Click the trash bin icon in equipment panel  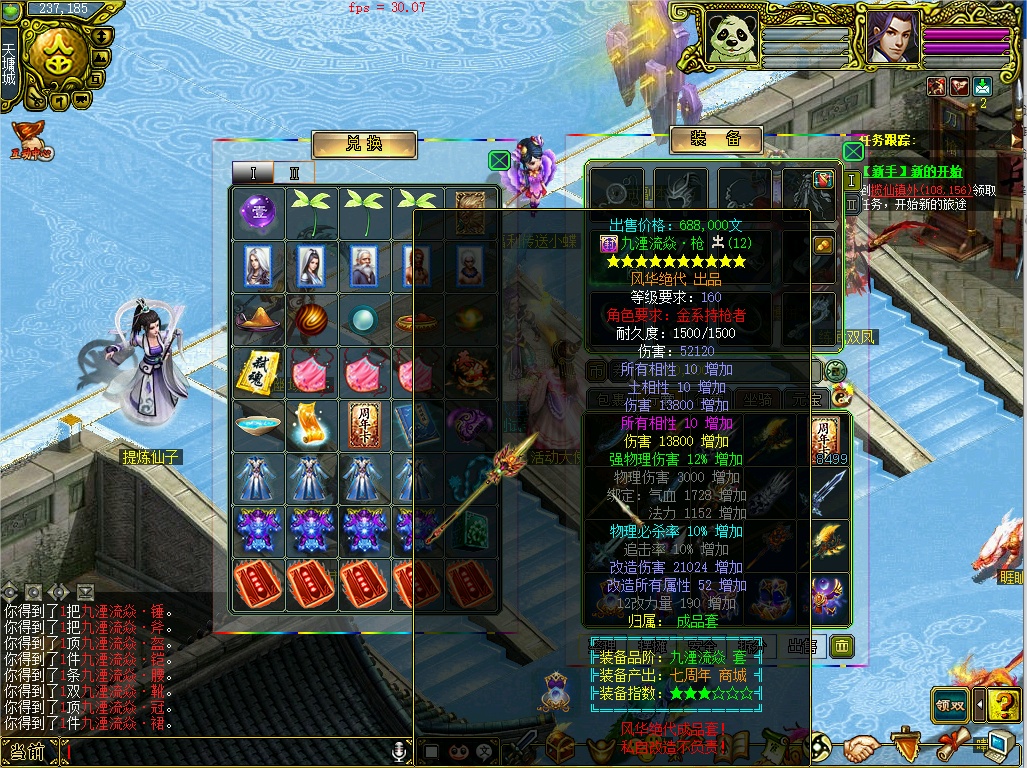coord(842,646)
